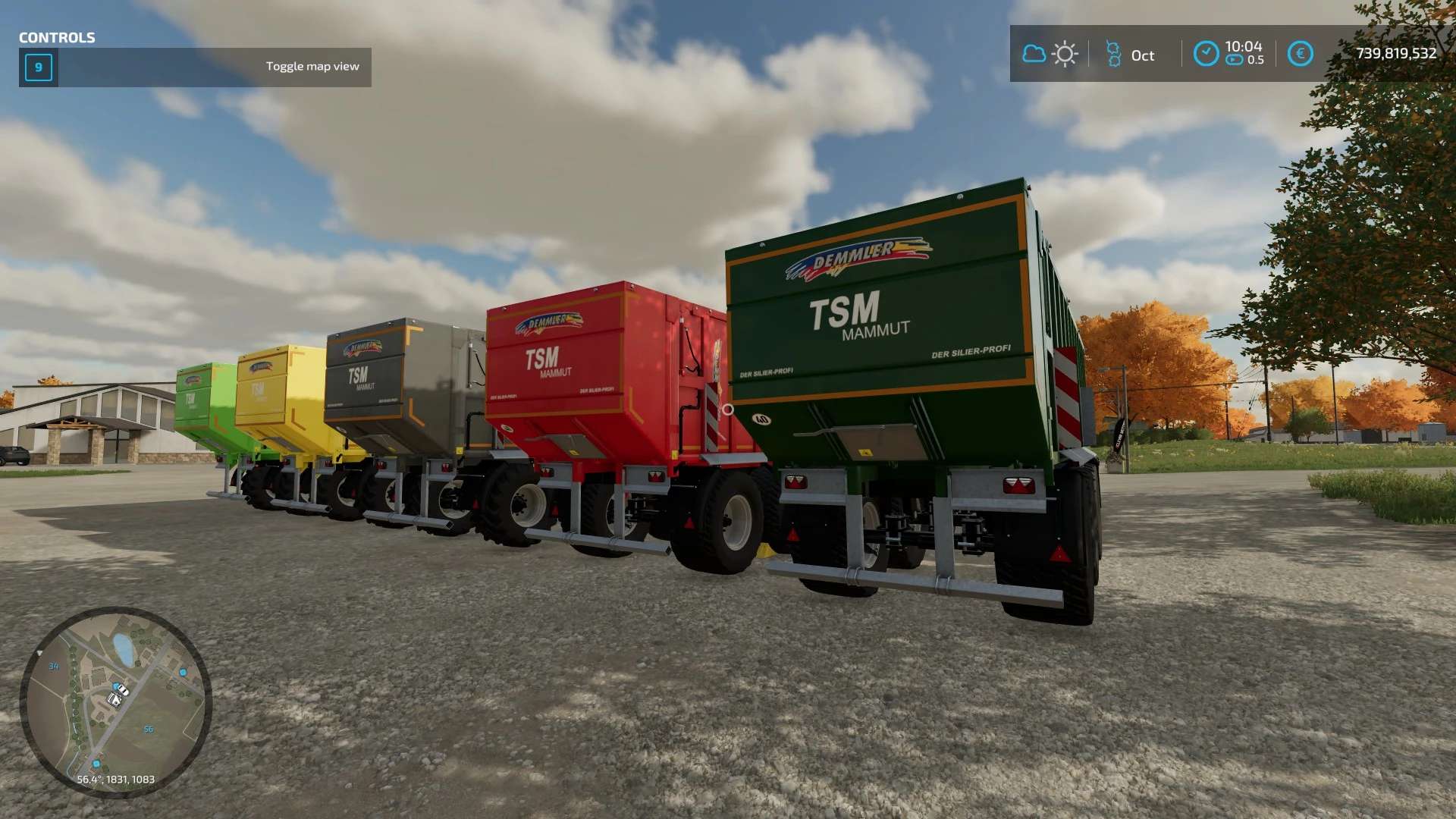The width and height of the screenshot is (1456, 819).
Task: Select the sun weather forecast icon
Action: pos(1065,54)
